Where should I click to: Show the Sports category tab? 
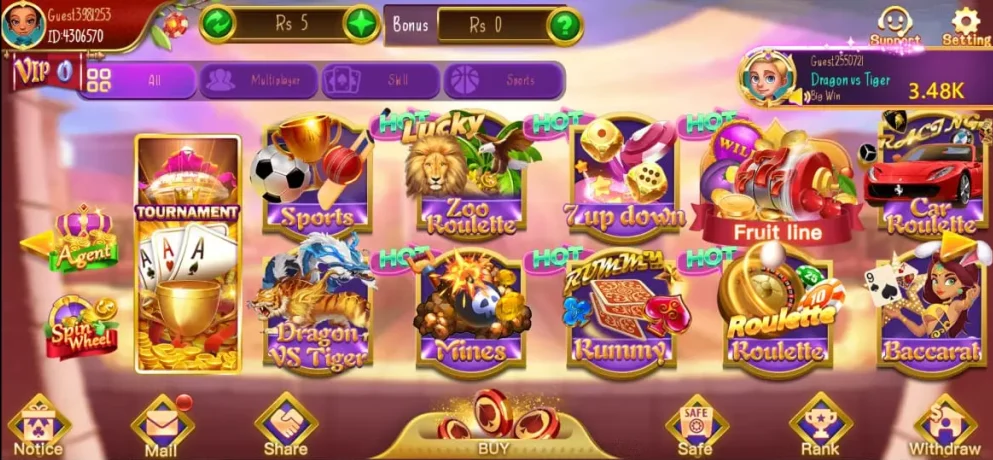point(503,80)
